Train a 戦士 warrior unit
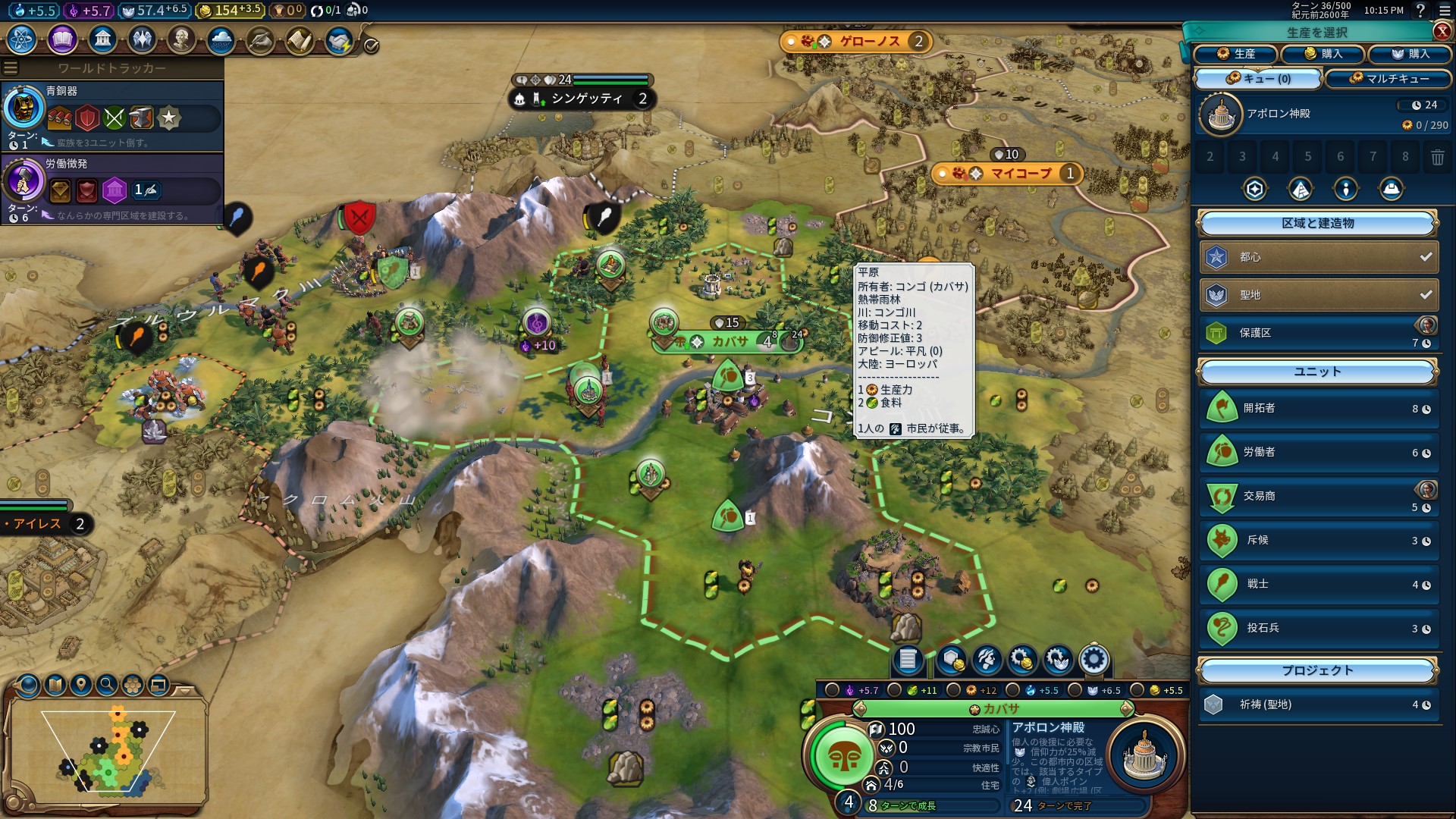This screenshot has width=1456, height=819. coord(1318,584)
